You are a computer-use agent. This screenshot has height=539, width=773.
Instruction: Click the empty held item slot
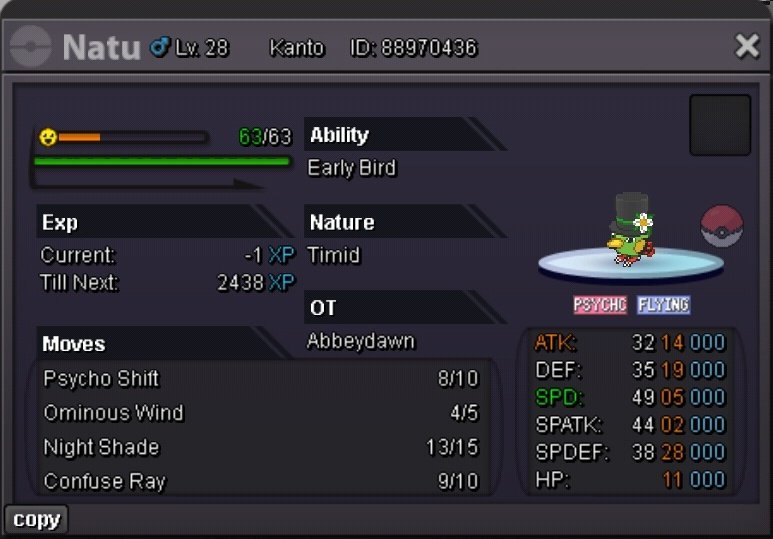click(720, 125)
